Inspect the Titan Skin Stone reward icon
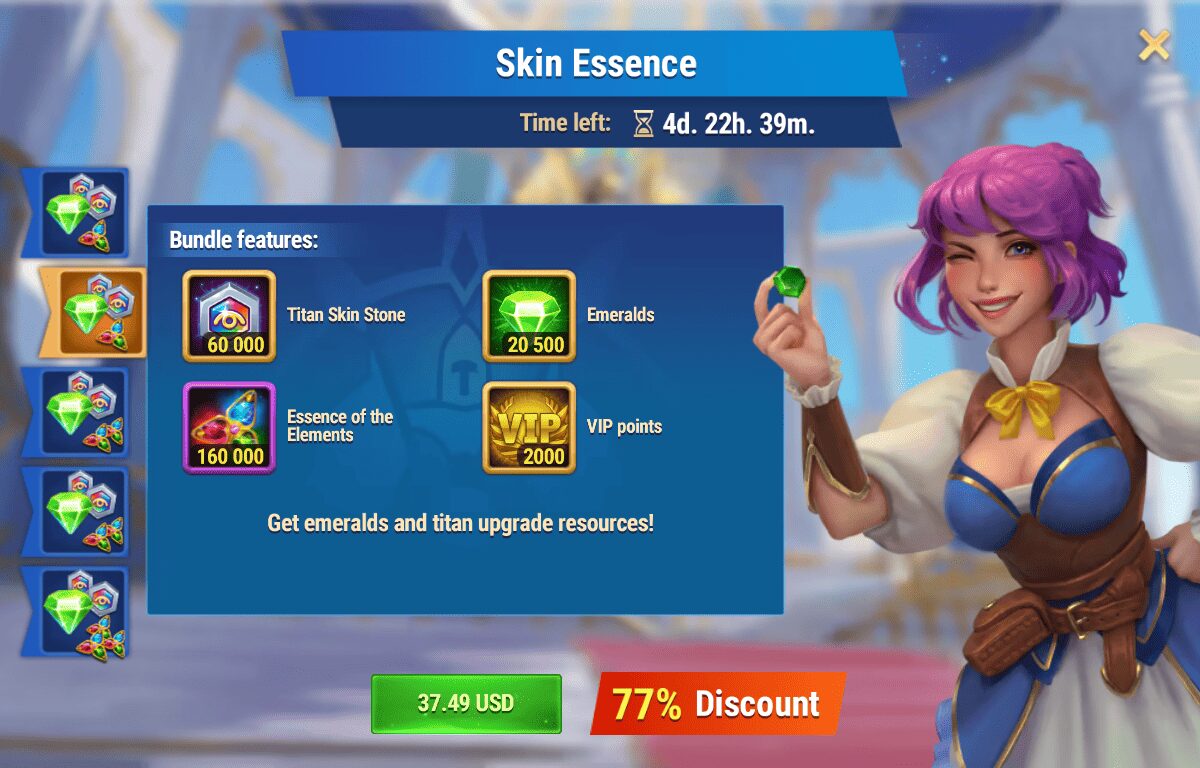The width and height of the screenshot is (1200, 768). [229, 315]
